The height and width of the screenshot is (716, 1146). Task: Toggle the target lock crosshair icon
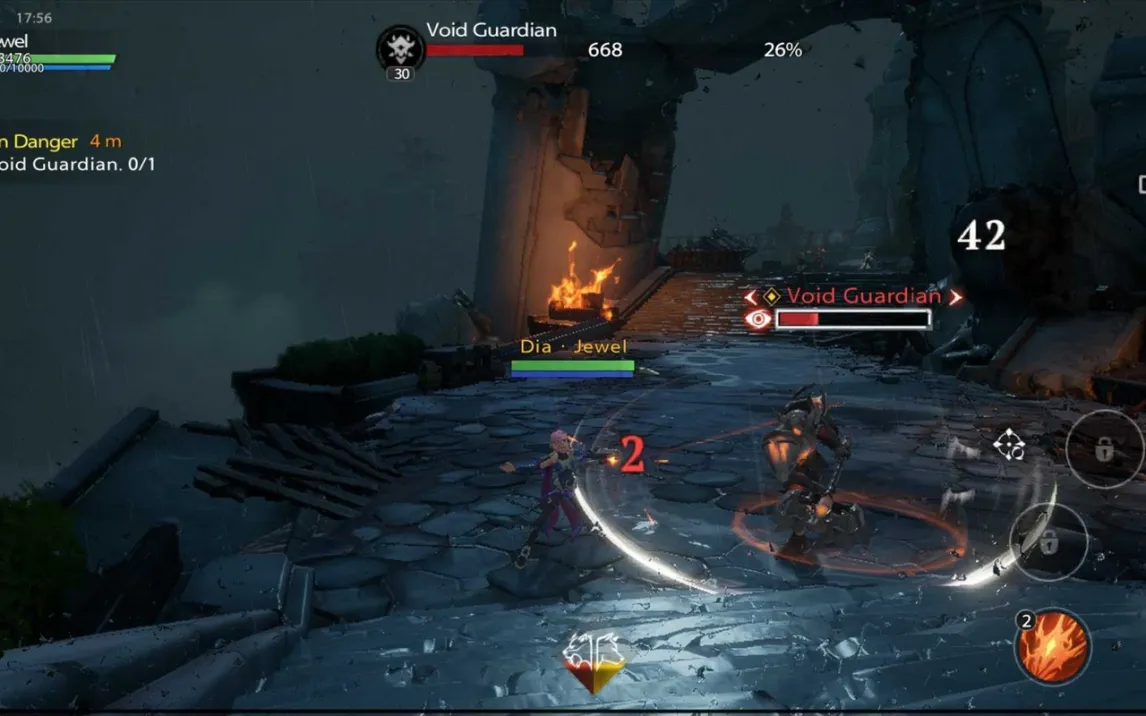[x=1009, y=445]
